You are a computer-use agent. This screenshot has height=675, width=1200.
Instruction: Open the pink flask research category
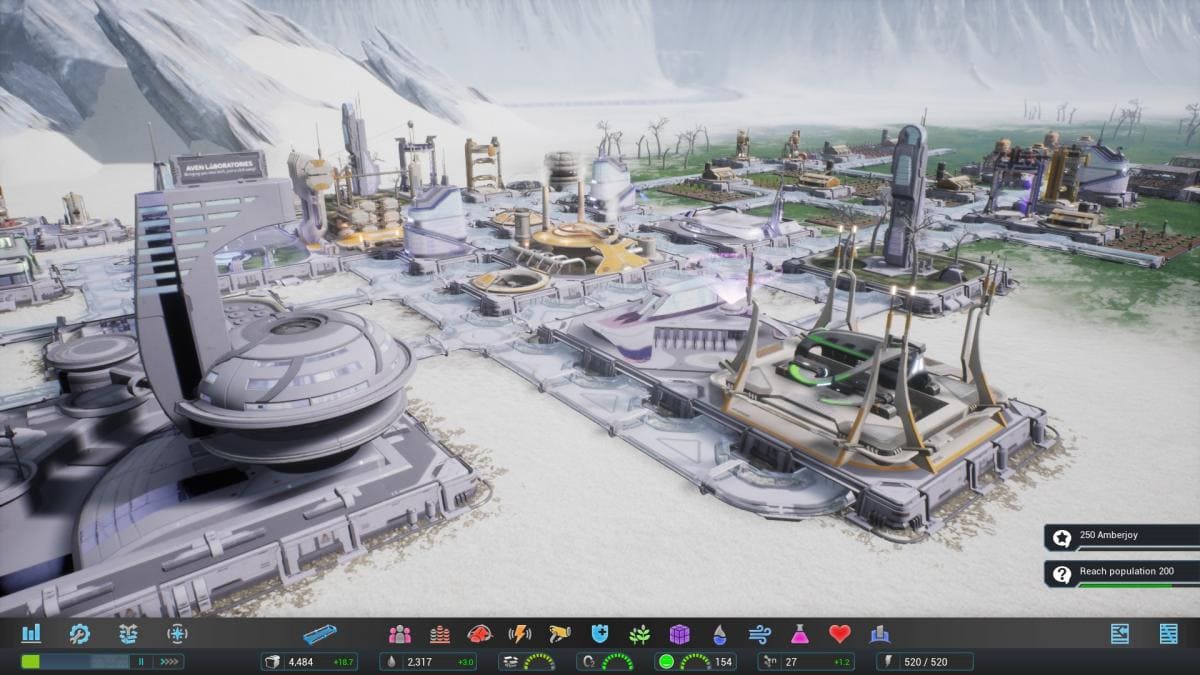[800, 634]
